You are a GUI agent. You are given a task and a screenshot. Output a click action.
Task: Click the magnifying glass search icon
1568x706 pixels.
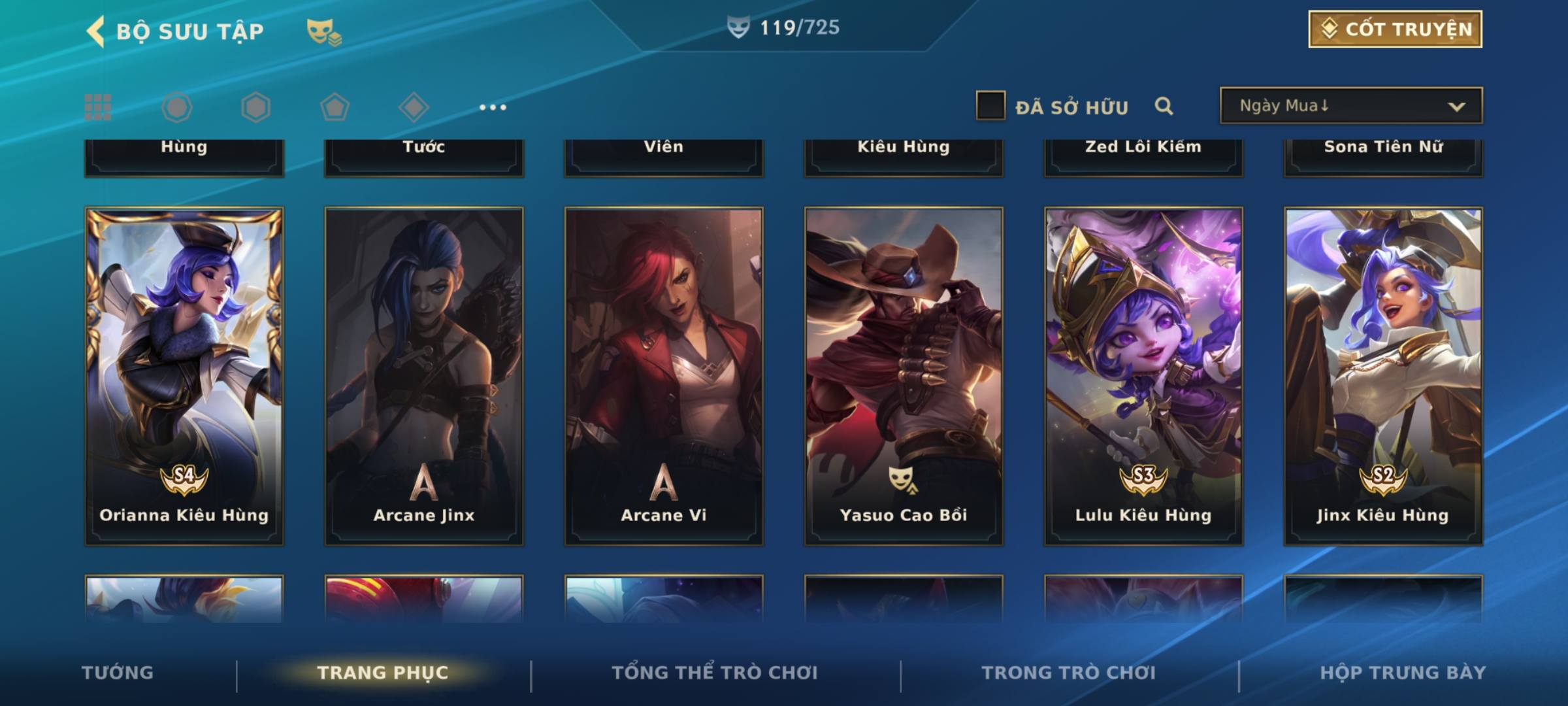click(1163, 106)
